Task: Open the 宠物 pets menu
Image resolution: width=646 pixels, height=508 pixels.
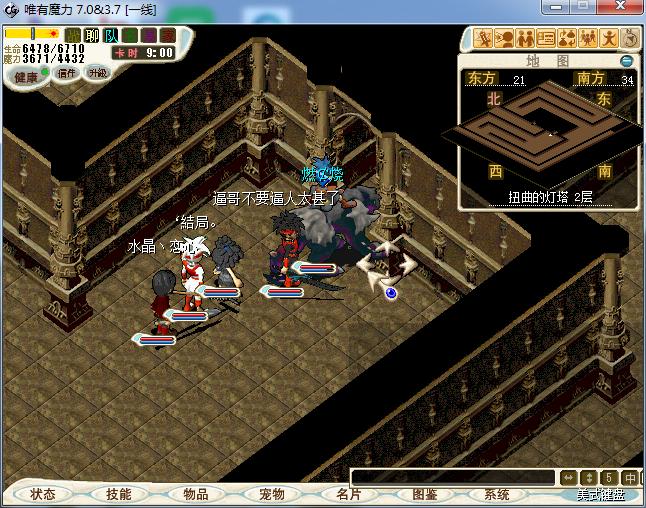Action: pyautogui.click(x=271, y=494)
